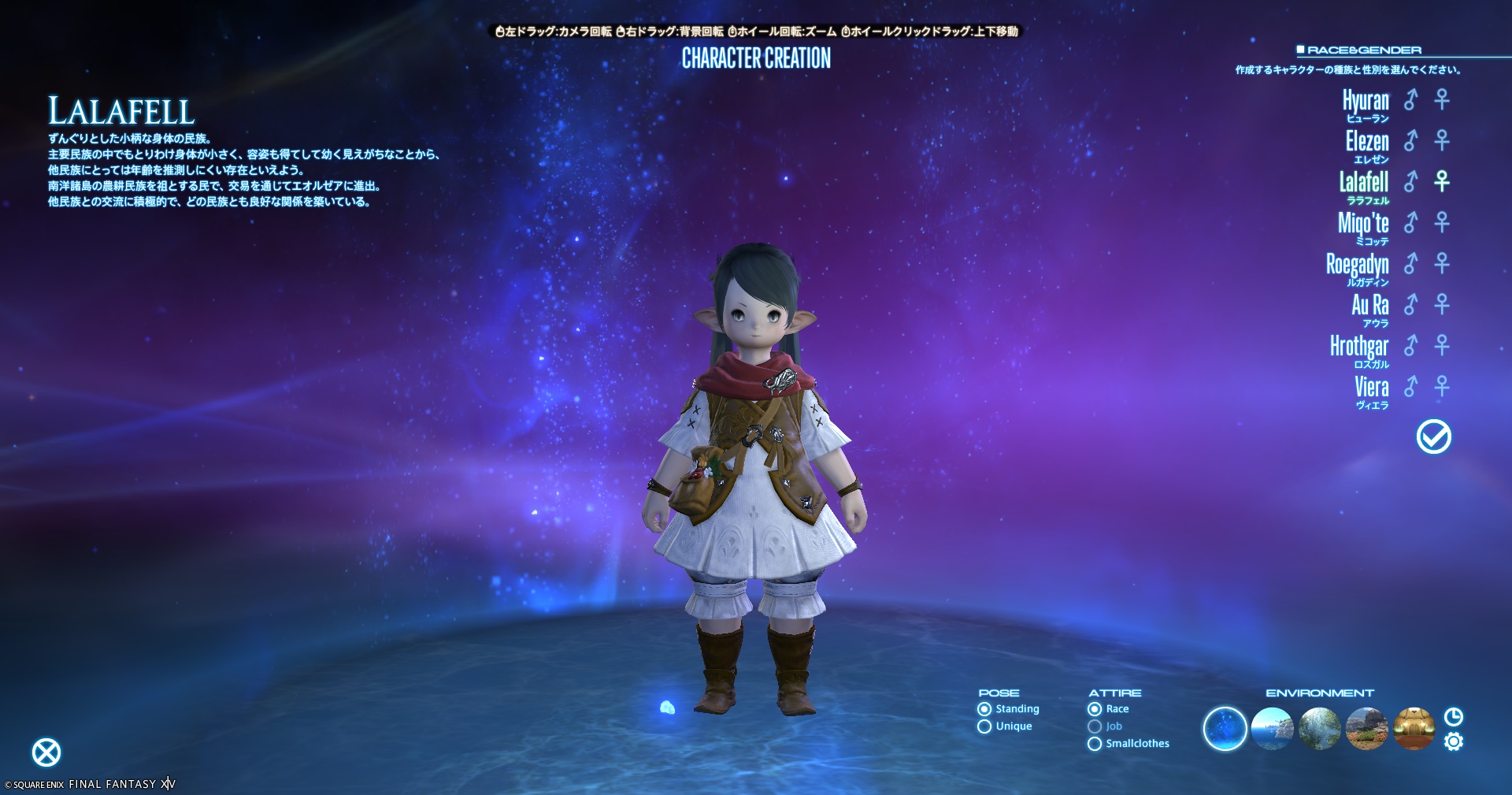Select female Au Ra gender symbol
1512x795 pixels.
(x=1442, y=305)
